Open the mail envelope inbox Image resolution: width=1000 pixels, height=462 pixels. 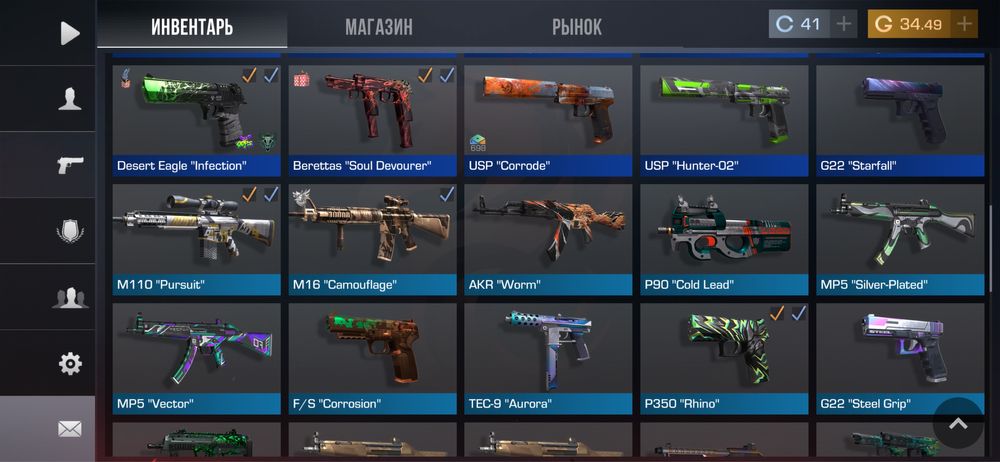[x=69, y=429]
